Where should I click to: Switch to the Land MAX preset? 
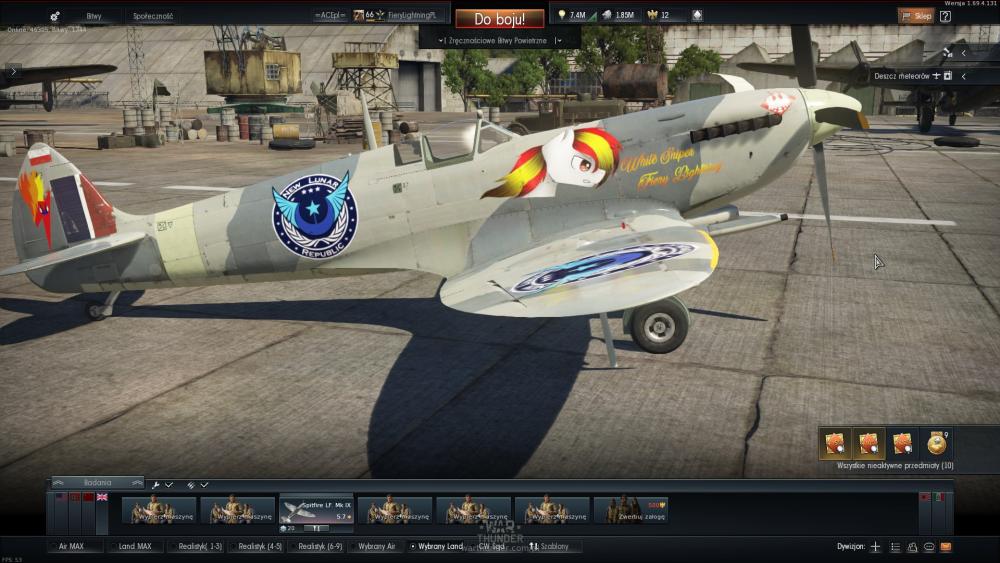[x=134, y=547]
